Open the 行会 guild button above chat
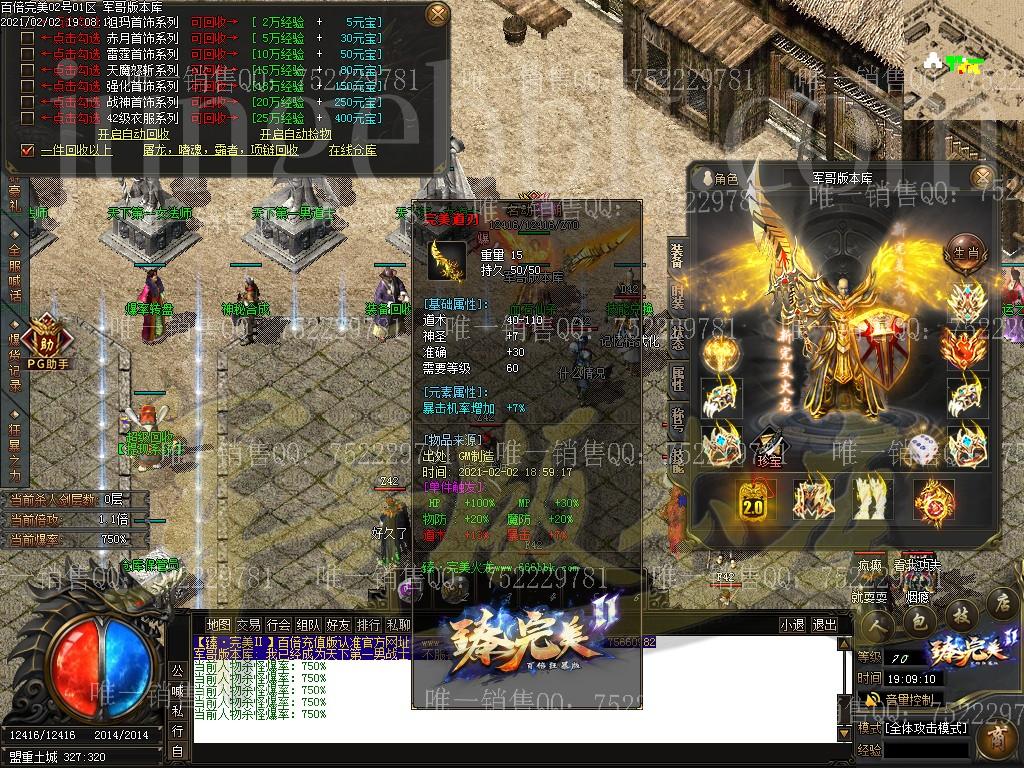This screenshot has width=1024, height=768. 279,624
